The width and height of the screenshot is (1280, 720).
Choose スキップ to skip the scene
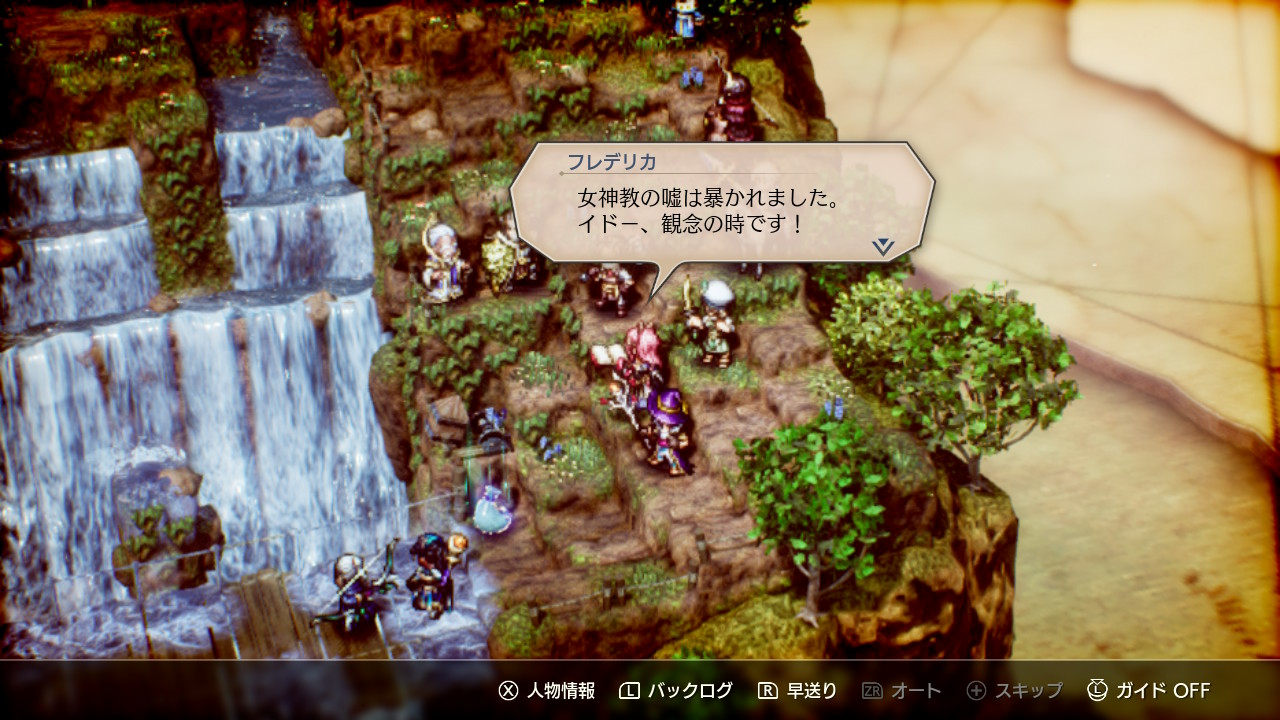(x=1015, y=691)
